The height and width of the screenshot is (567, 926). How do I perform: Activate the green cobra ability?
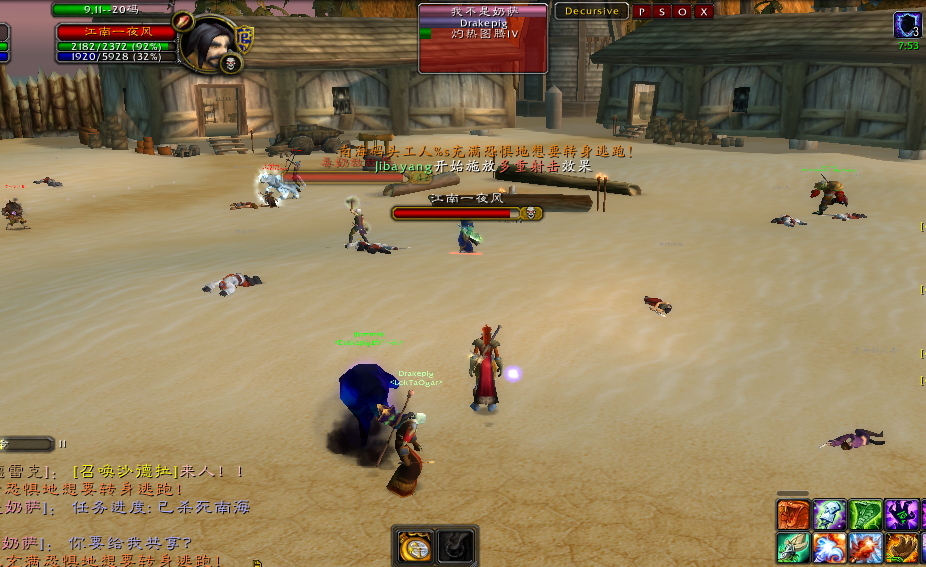click(x=865, y=515)
